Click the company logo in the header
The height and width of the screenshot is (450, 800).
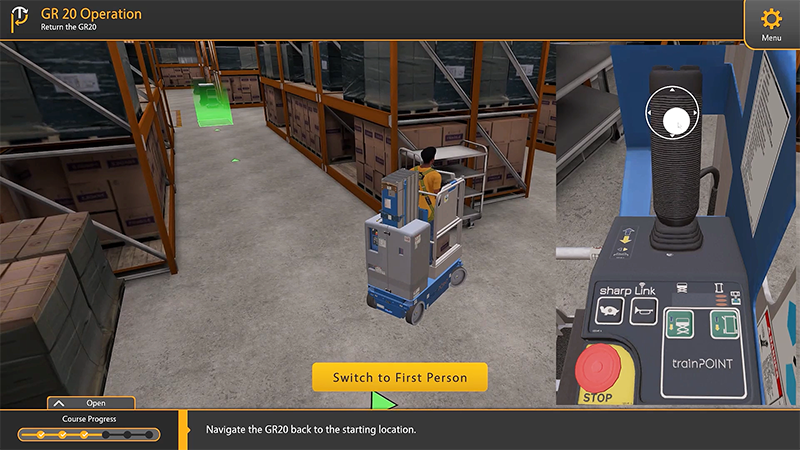pyautogui.click(x=19, y=20)
